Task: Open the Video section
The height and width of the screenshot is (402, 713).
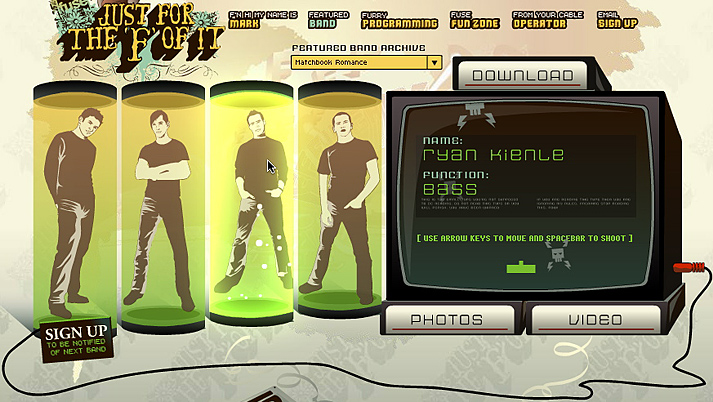Action: coord(594,320)
